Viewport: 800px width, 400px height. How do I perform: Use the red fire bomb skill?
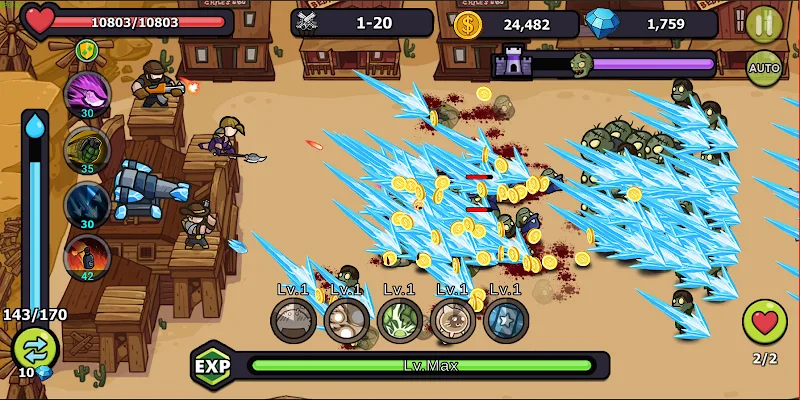pos(88,257)
